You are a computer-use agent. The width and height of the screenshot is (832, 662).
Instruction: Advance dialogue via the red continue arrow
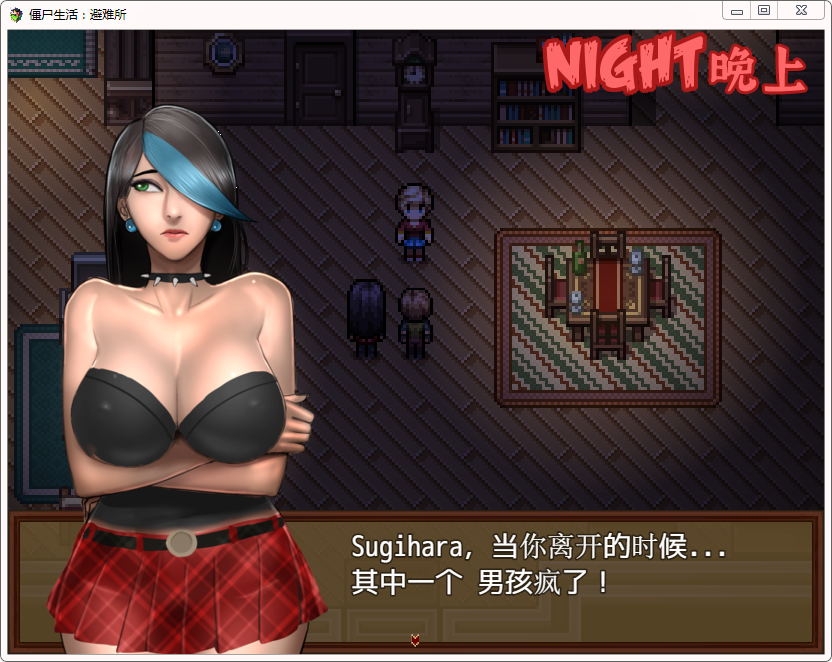tap(415, 639)
